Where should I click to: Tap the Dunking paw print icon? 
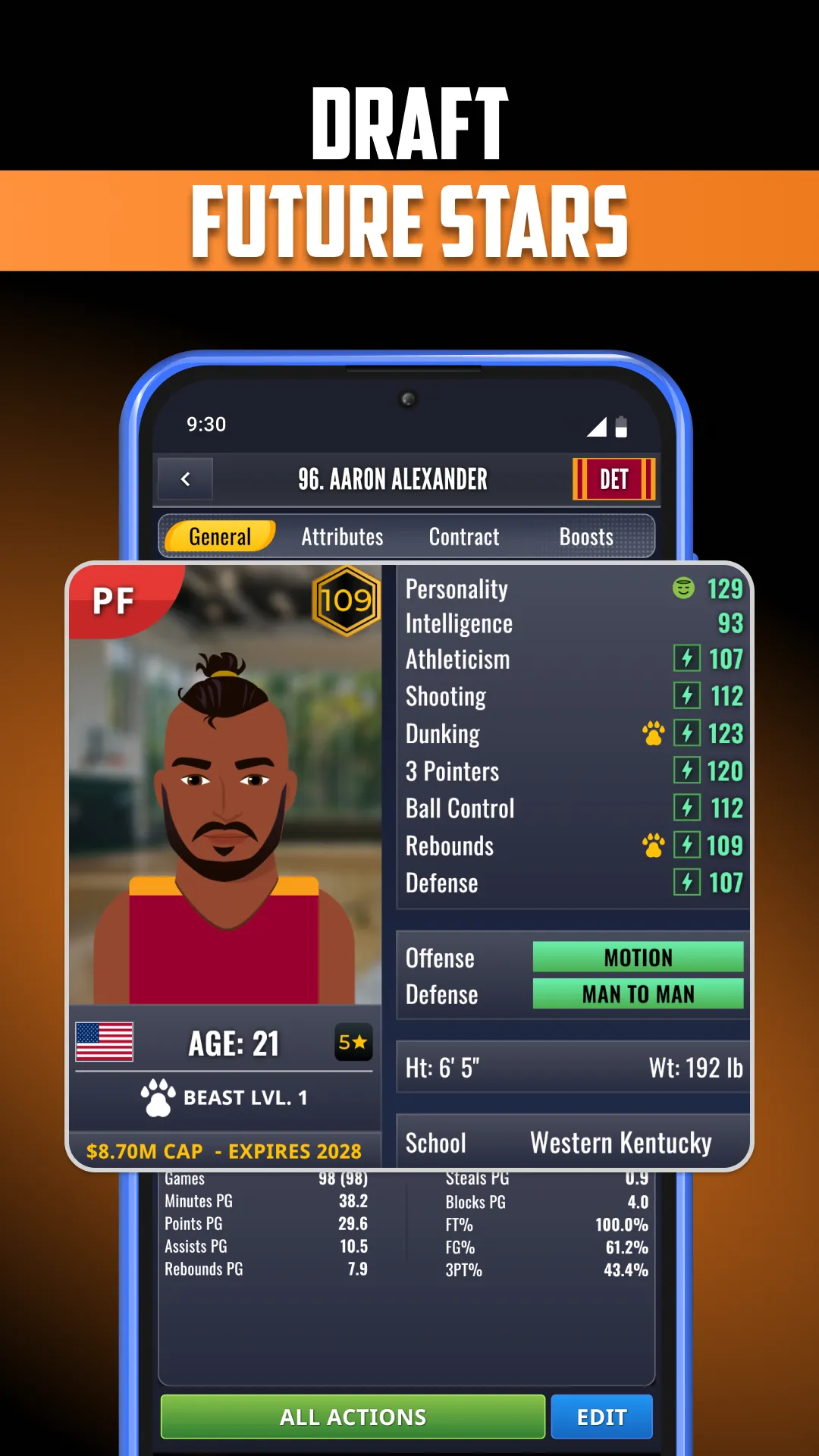click(x=653, y=733)
